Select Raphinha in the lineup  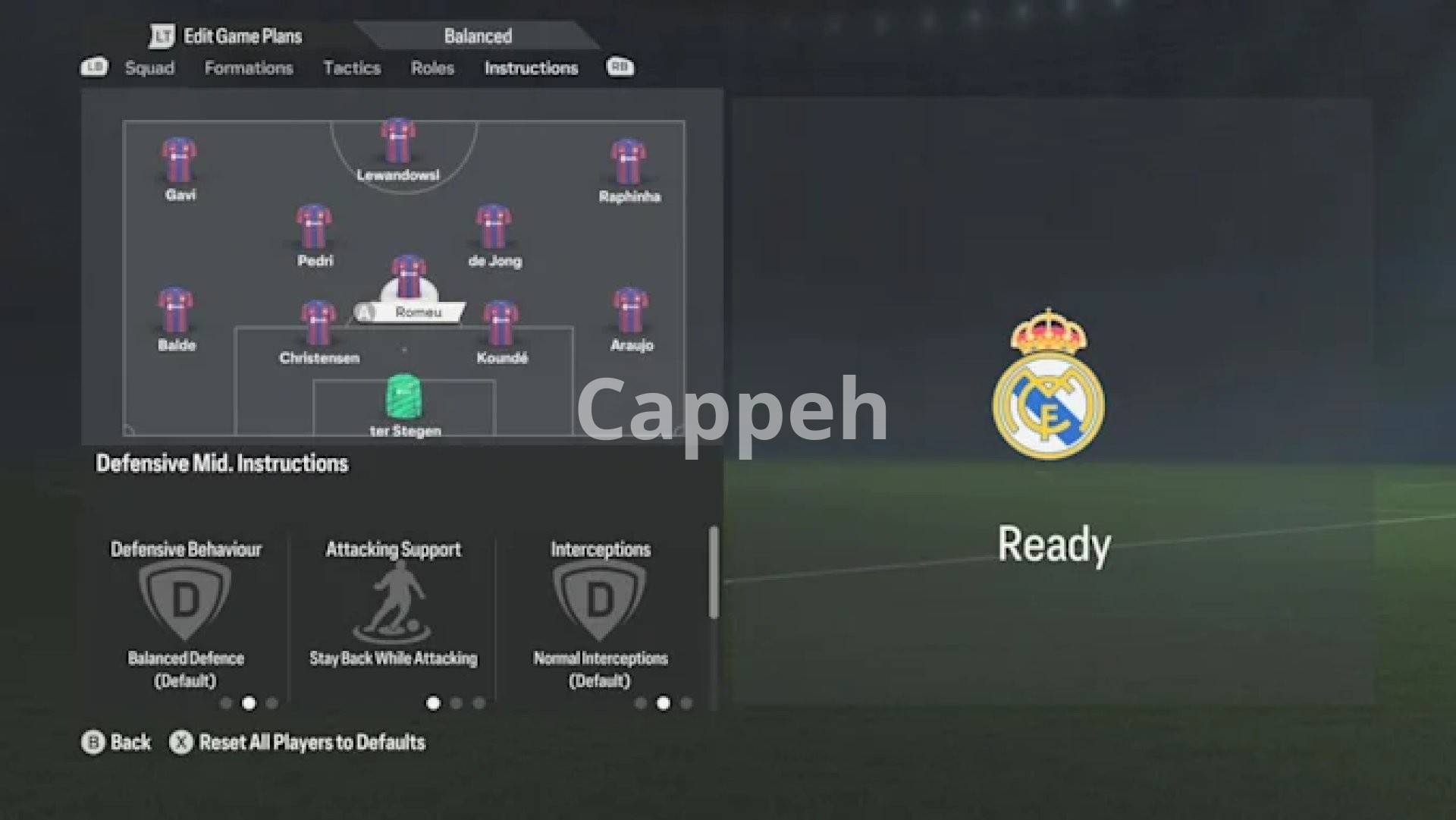tap(629, 162)
